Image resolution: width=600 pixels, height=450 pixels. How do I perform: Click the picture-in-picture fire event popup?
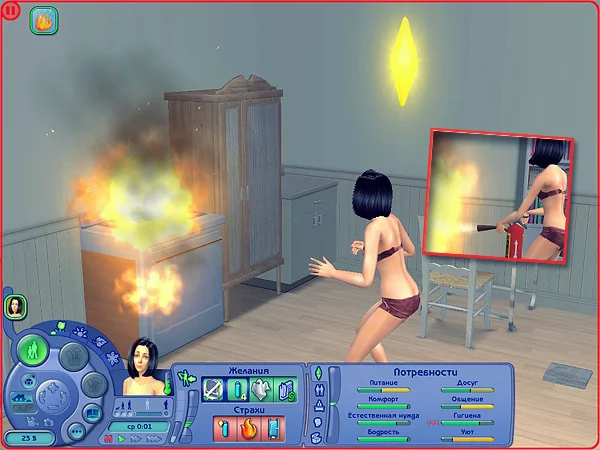[x=499, y=196]
